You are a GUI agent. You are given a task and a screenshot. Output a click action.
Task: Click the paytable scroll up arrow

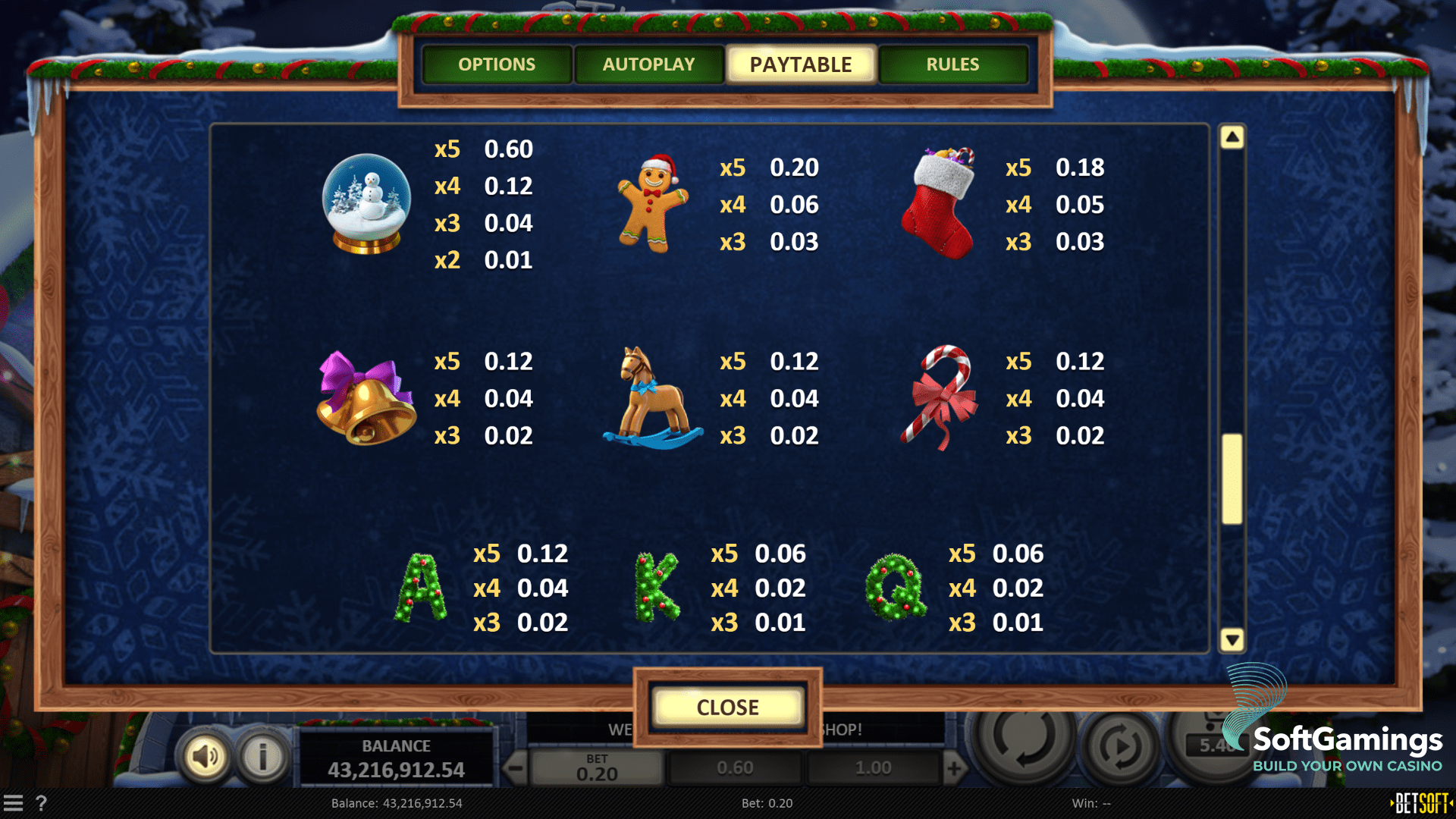coord(1232,137)
